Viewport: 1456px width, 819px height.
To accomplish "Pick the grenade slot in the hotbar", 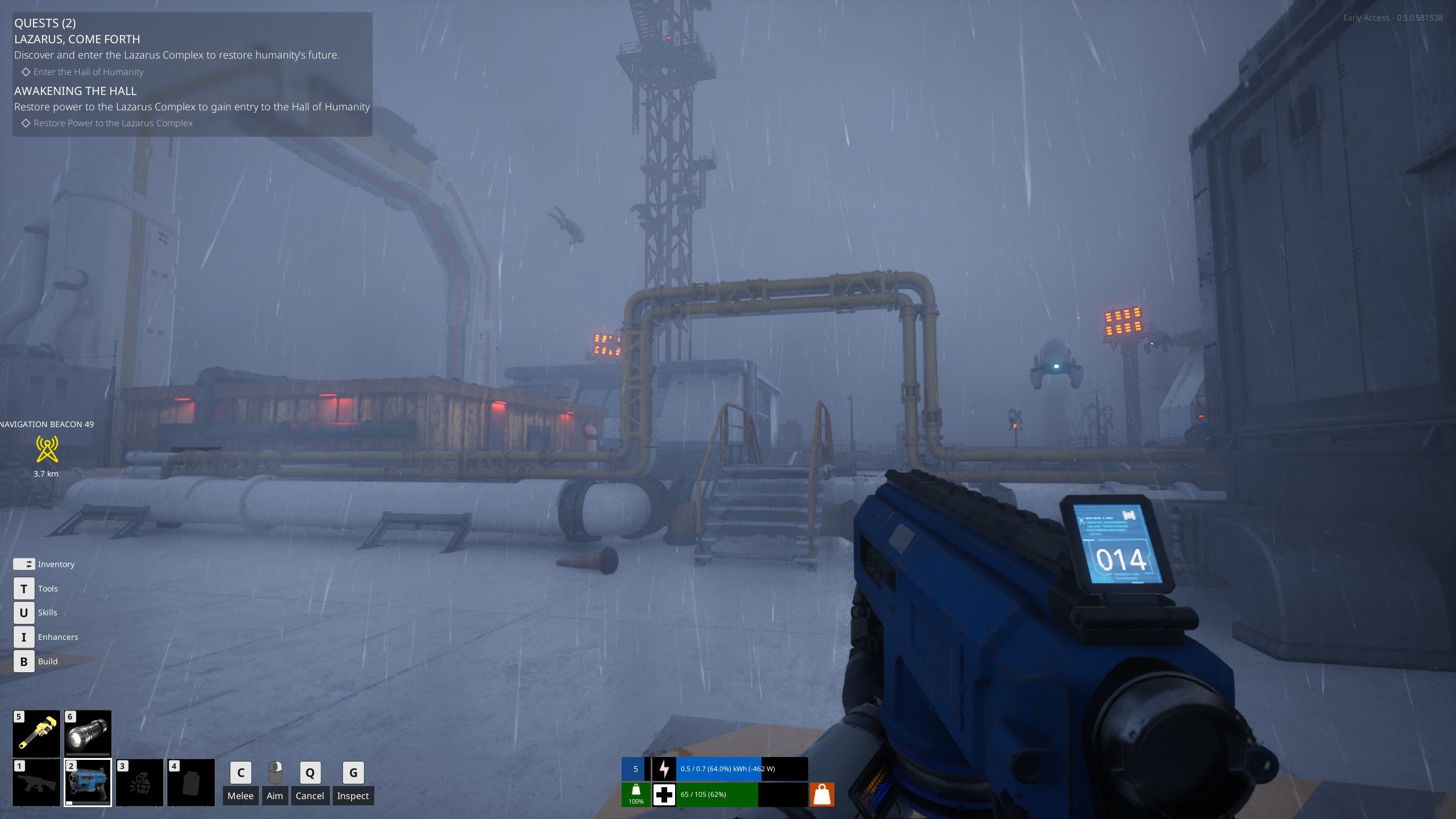I will tap(139, 783).
